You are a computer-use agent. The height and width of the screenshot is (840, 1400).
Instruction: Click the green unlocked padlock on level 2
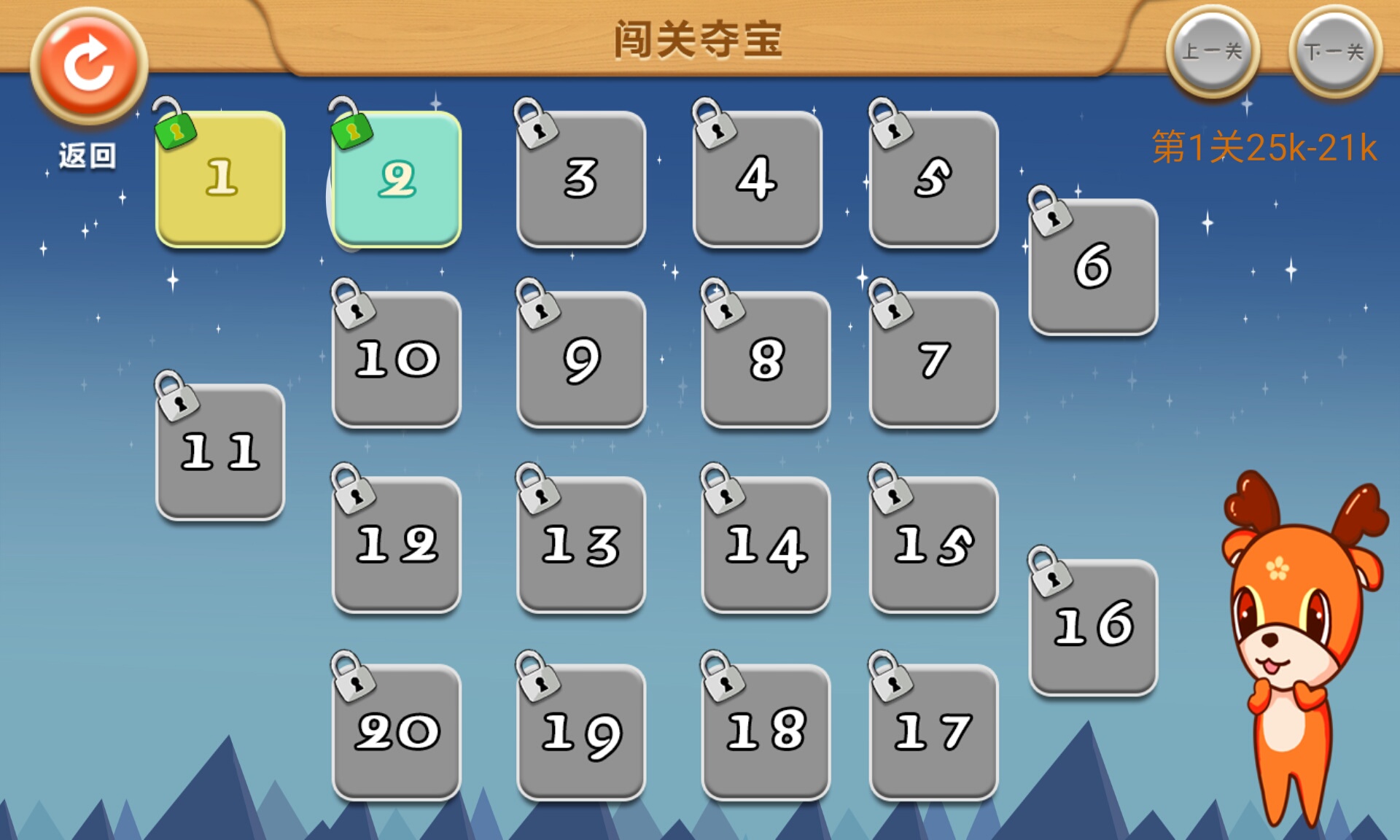click(x=352, y=131)
